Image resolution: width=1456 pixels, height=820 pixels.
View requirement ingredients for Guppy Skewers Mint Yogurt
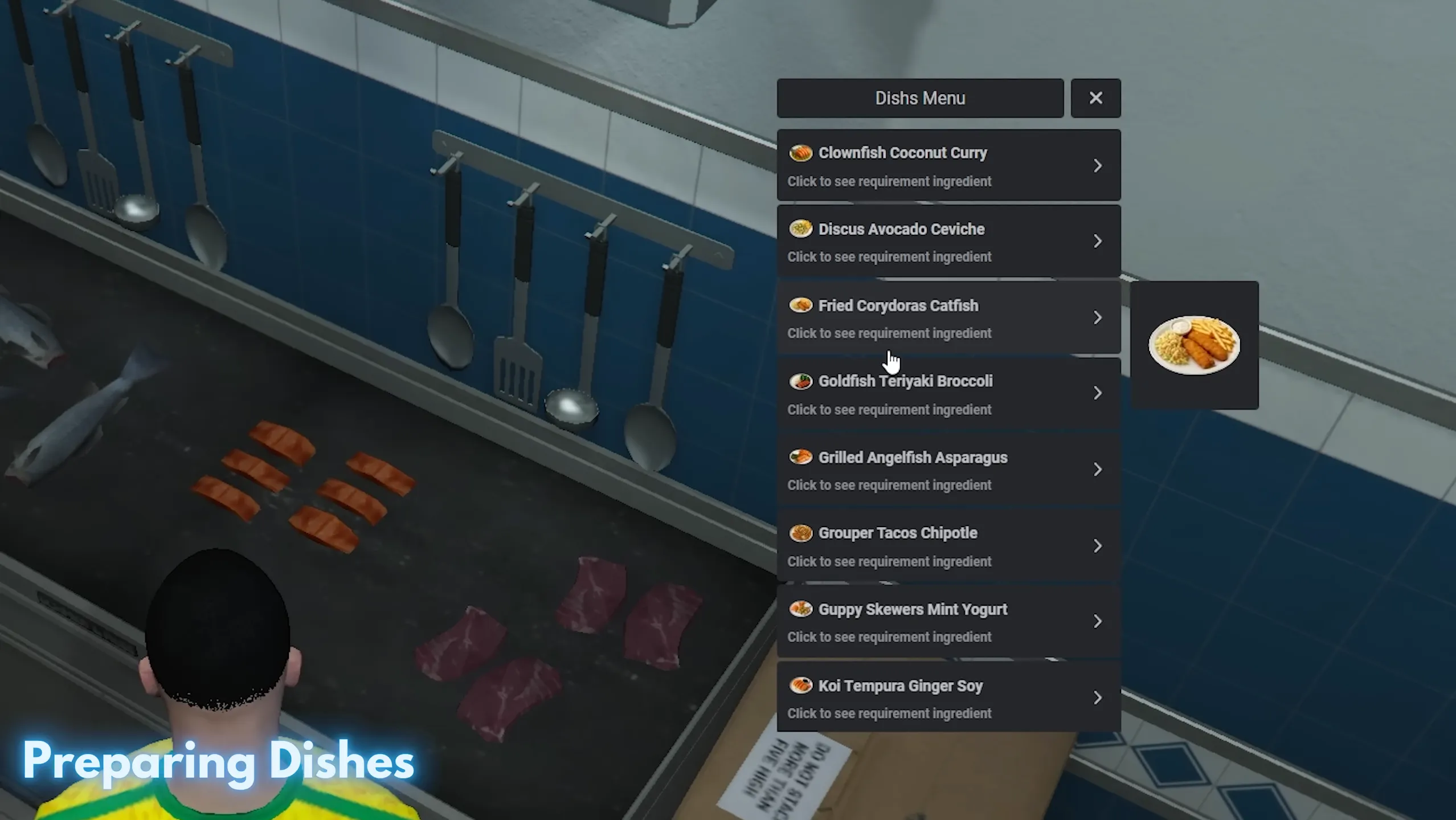(889, 637)
